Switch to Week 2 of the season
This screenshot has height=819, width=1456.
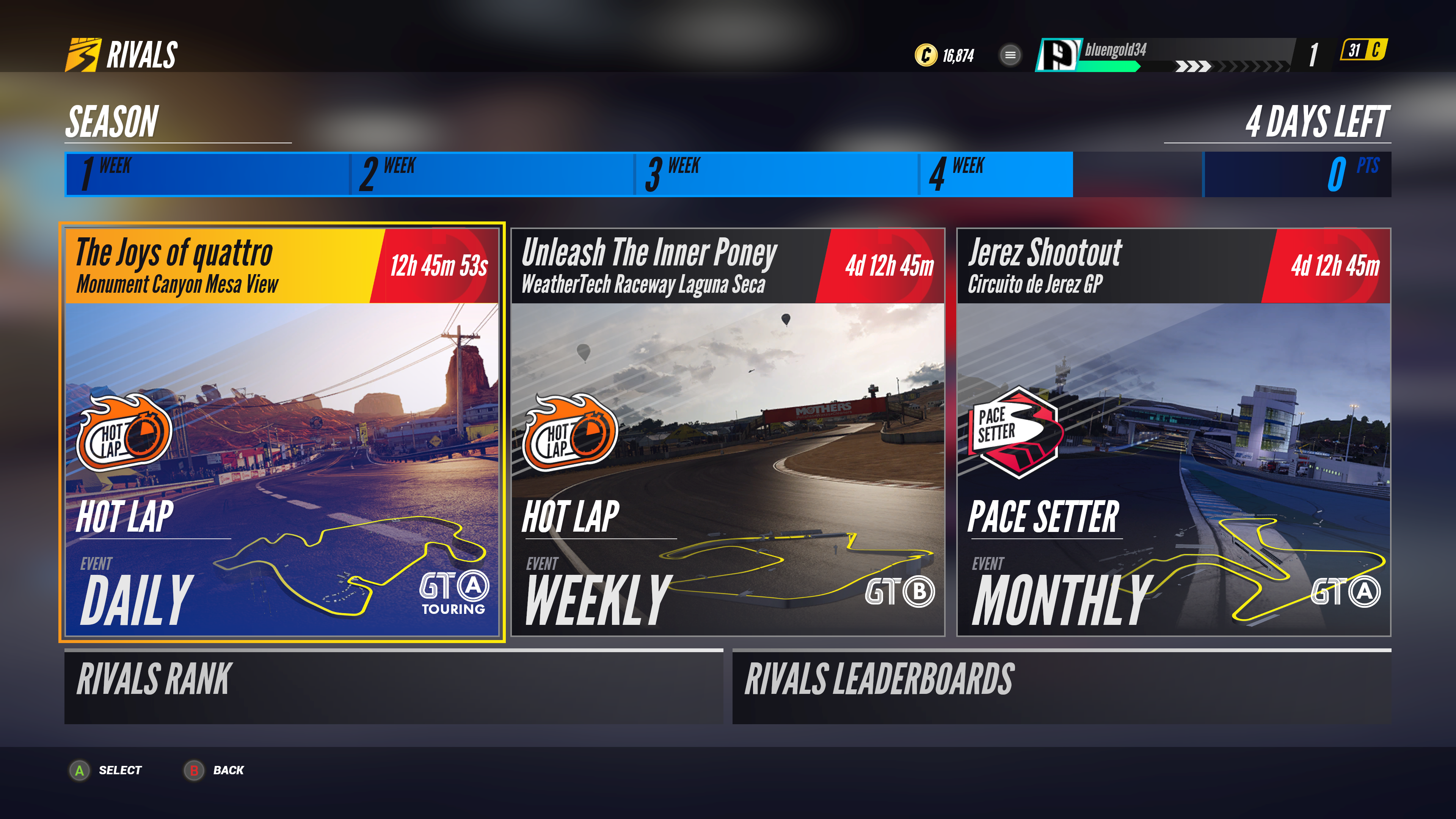click(492, 174)
